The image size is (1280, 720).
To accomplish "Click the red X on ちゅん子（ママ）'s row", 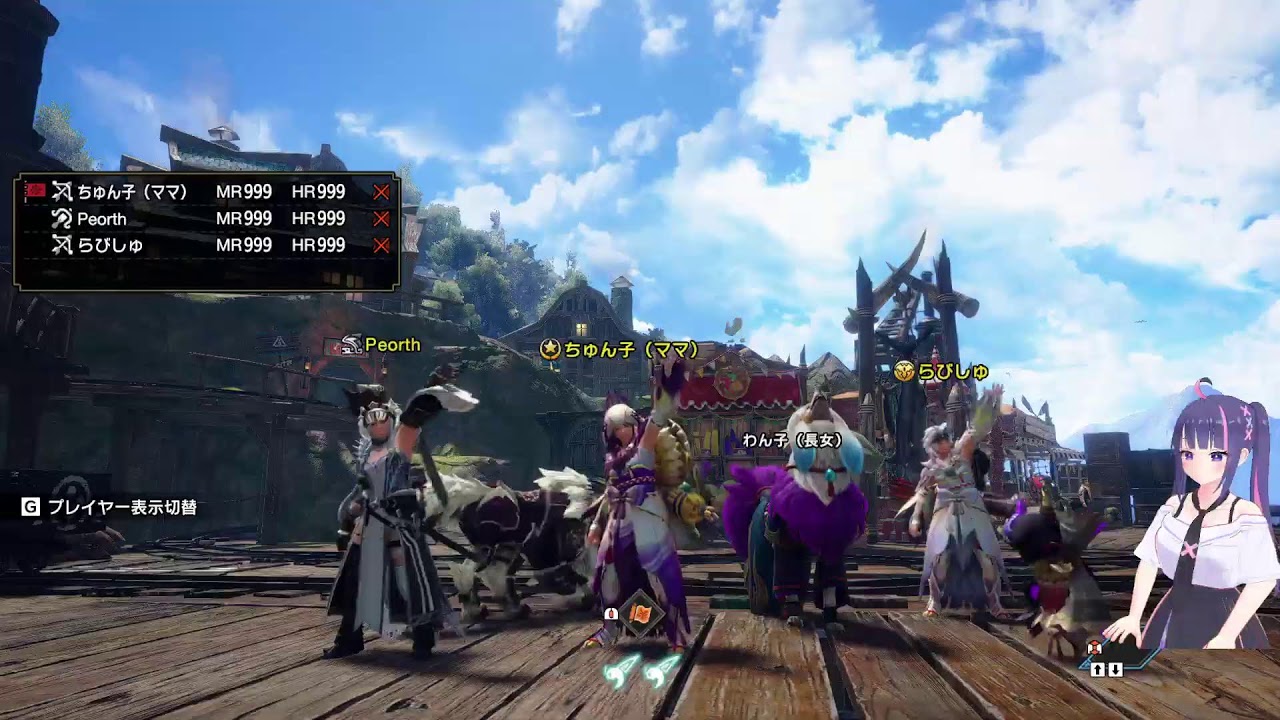I will point(380,192).
